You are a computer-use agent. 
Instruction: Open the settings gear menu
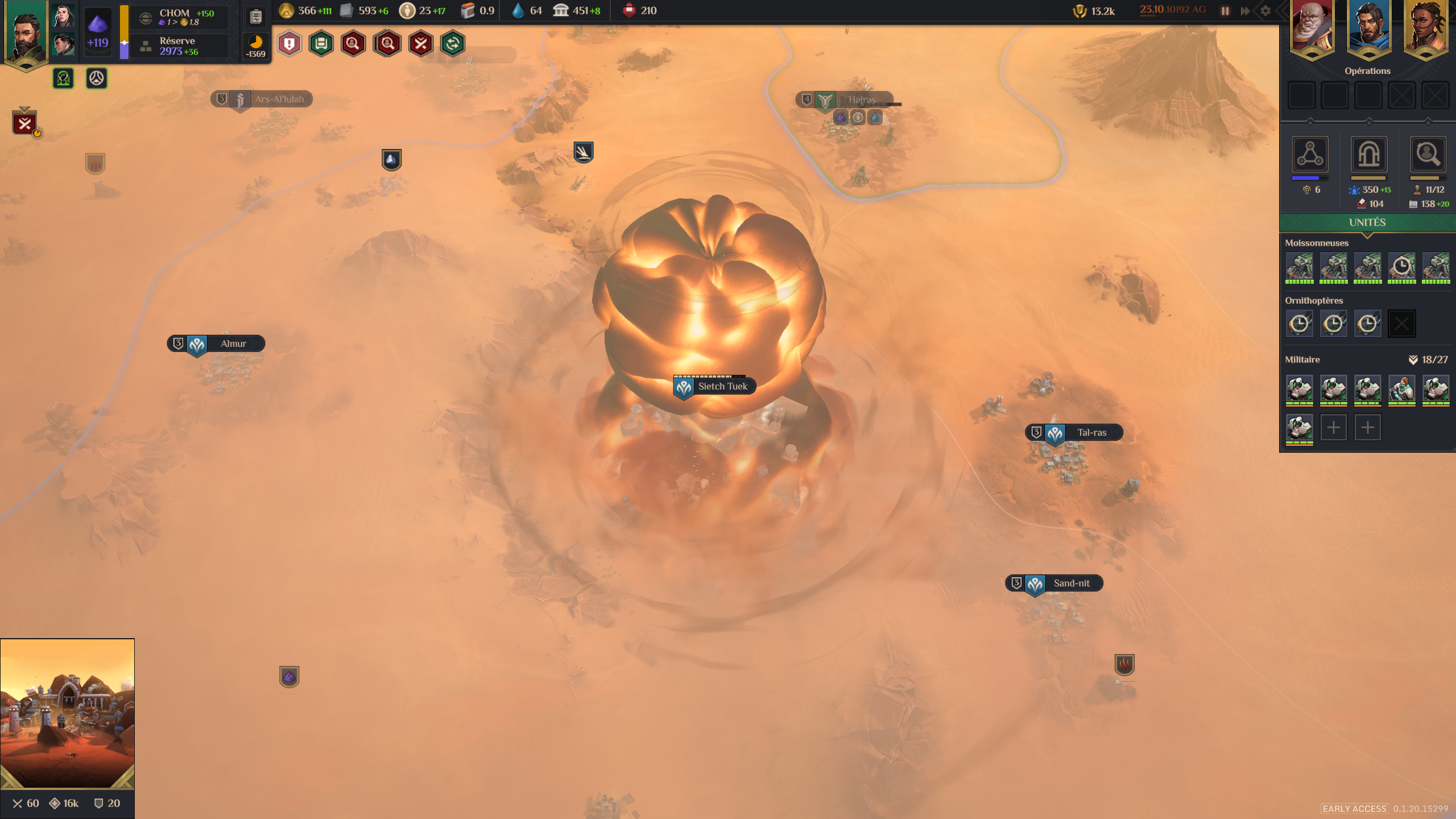point(1265,11)
